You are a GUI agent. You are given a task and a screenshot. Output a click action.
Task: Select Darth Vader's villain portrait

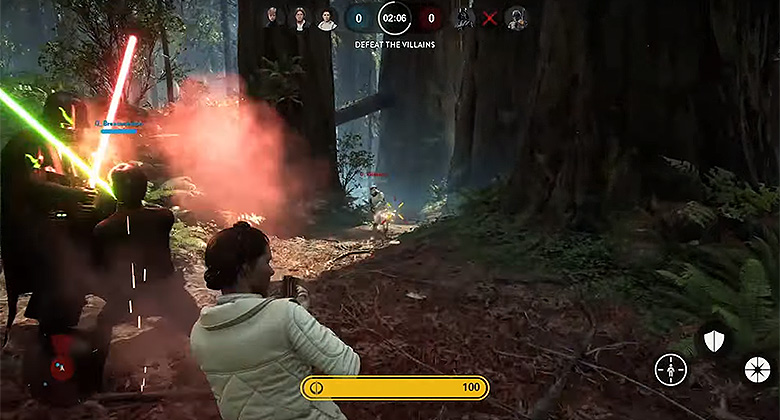click(464, 18)
